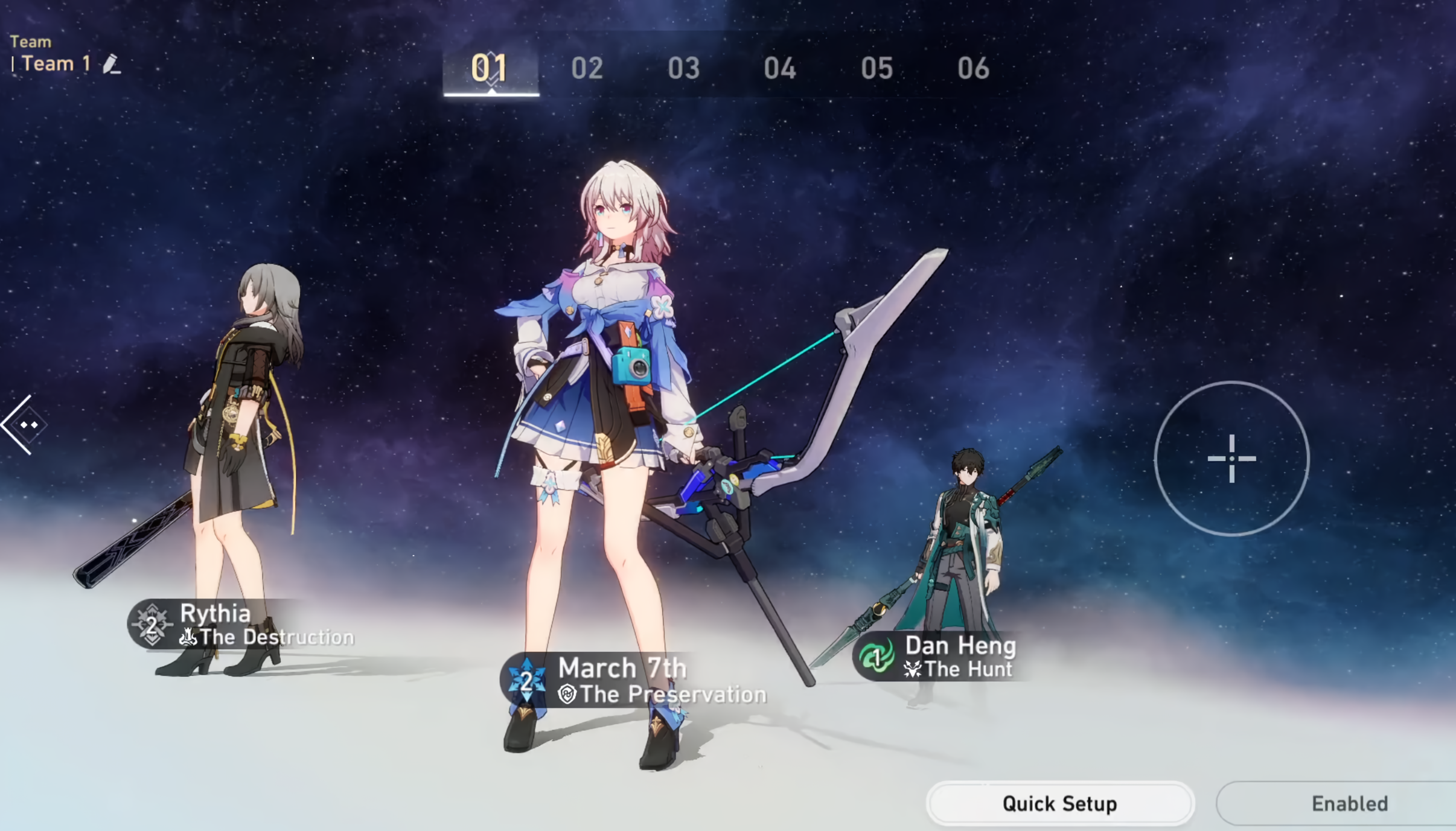This screenshot has width=1456, height=831.
Task: Select Dan Heng's team slot label
Action: [x=939, y=657]
